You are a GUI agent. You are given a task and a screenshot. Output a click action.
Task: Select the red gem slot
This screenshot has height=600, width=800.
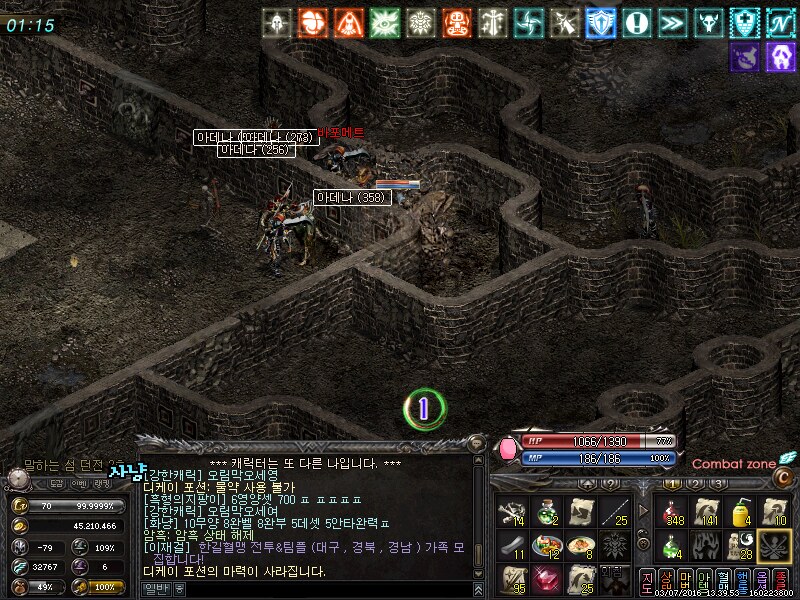click(x=547, y=578)
